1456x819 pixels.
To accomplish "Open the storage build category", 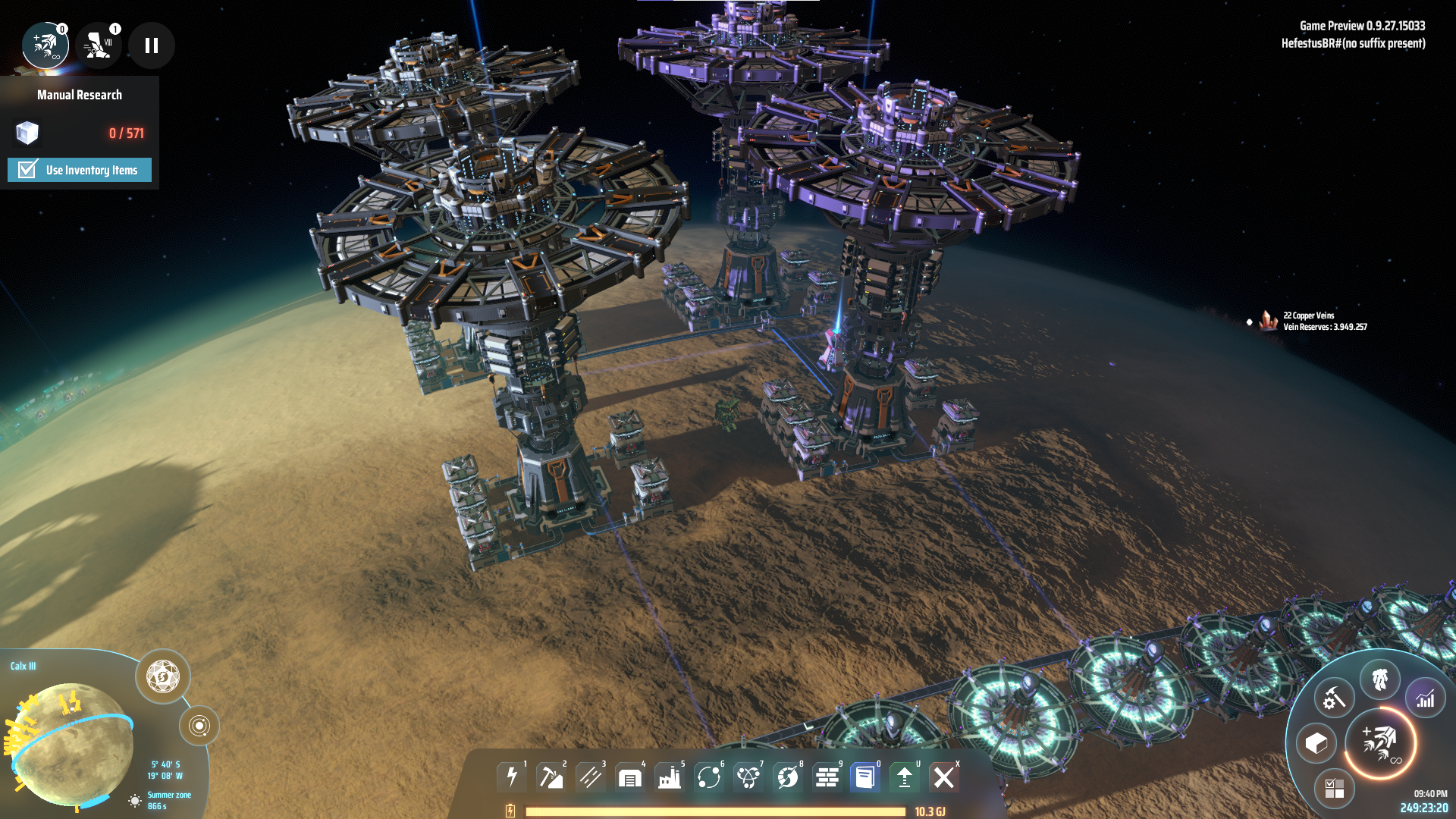I will click(x=630, y=777).
